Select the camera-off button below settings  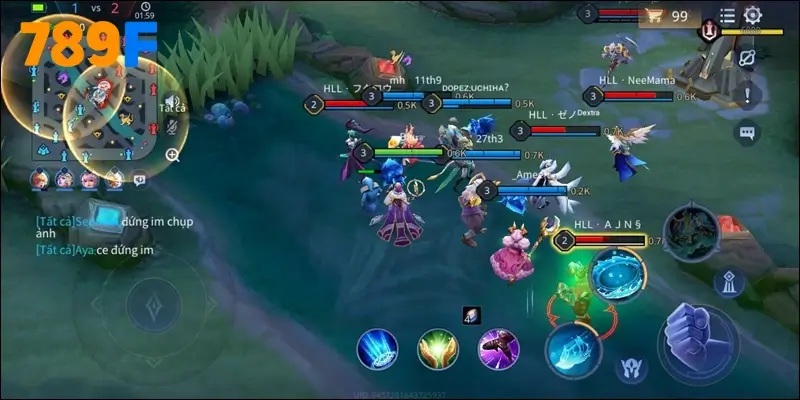pyautogui.click(x=746, y=57)
